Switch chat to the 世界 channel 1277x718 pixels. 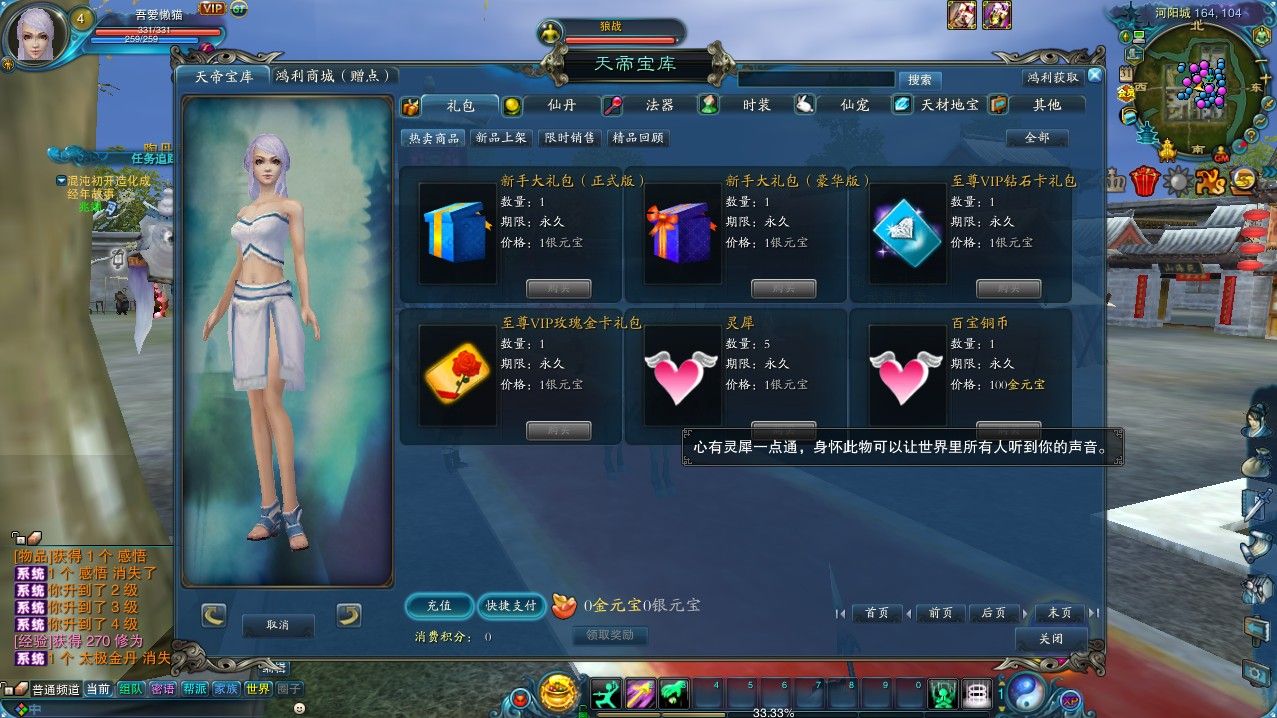[x=258, y=689]
